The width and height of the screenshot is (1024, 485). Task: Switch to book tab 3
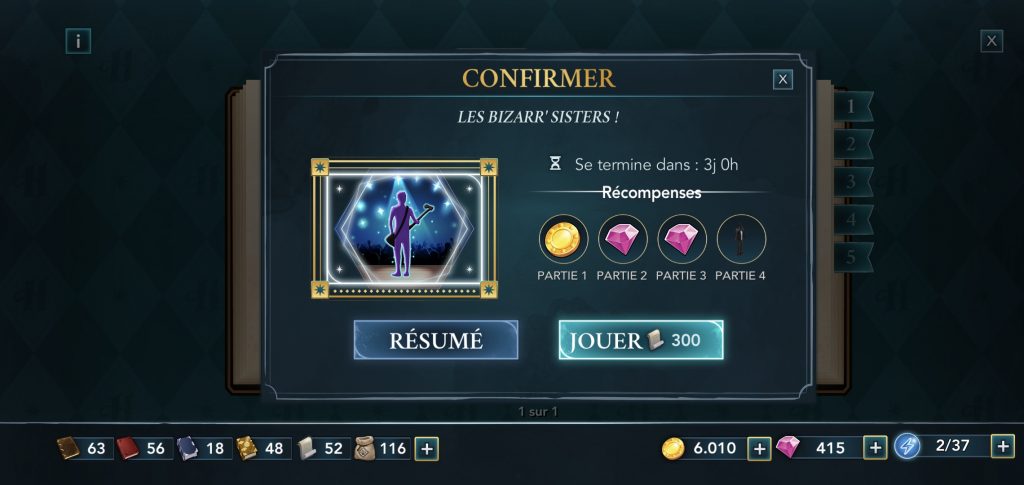(x=852, y=182)
